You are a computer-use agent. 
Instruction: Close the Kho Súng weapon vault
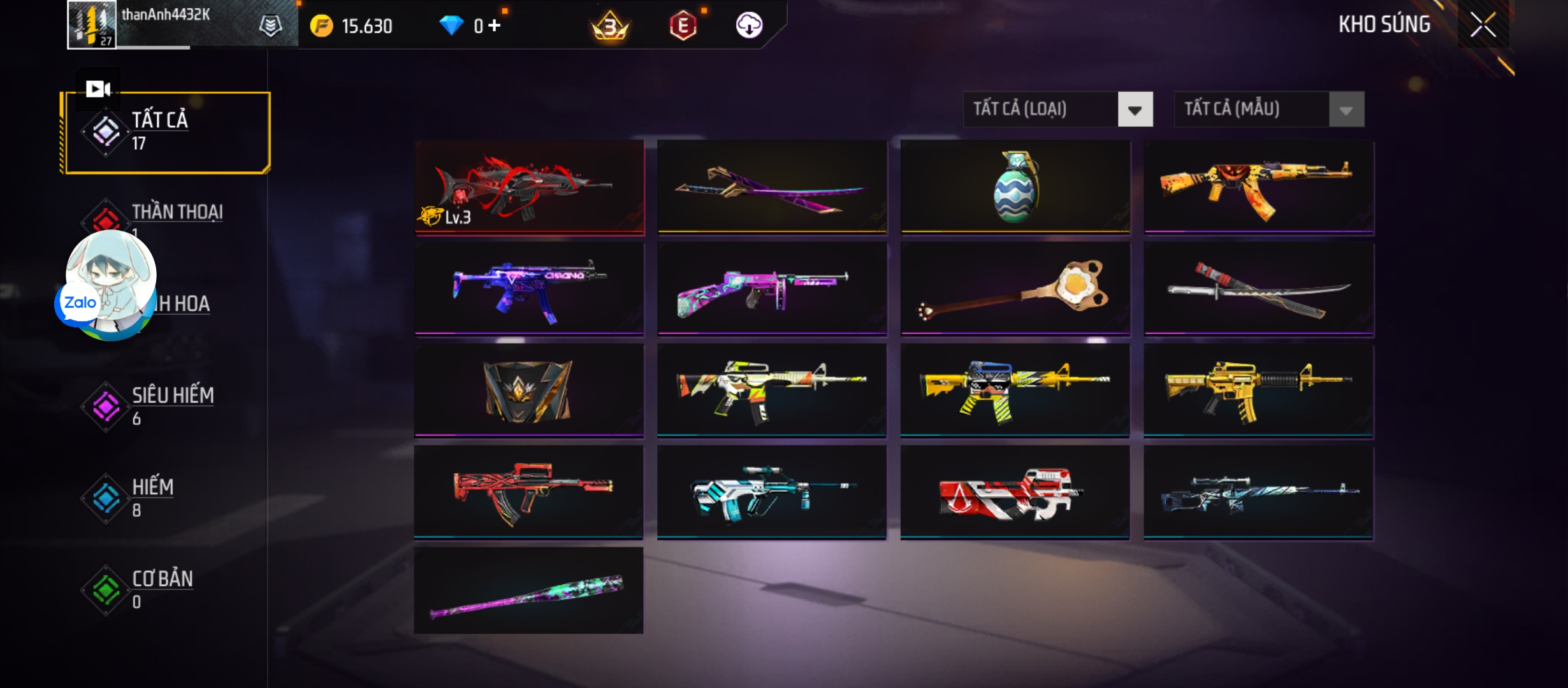pyautogui.click(x=1483, y=25)
